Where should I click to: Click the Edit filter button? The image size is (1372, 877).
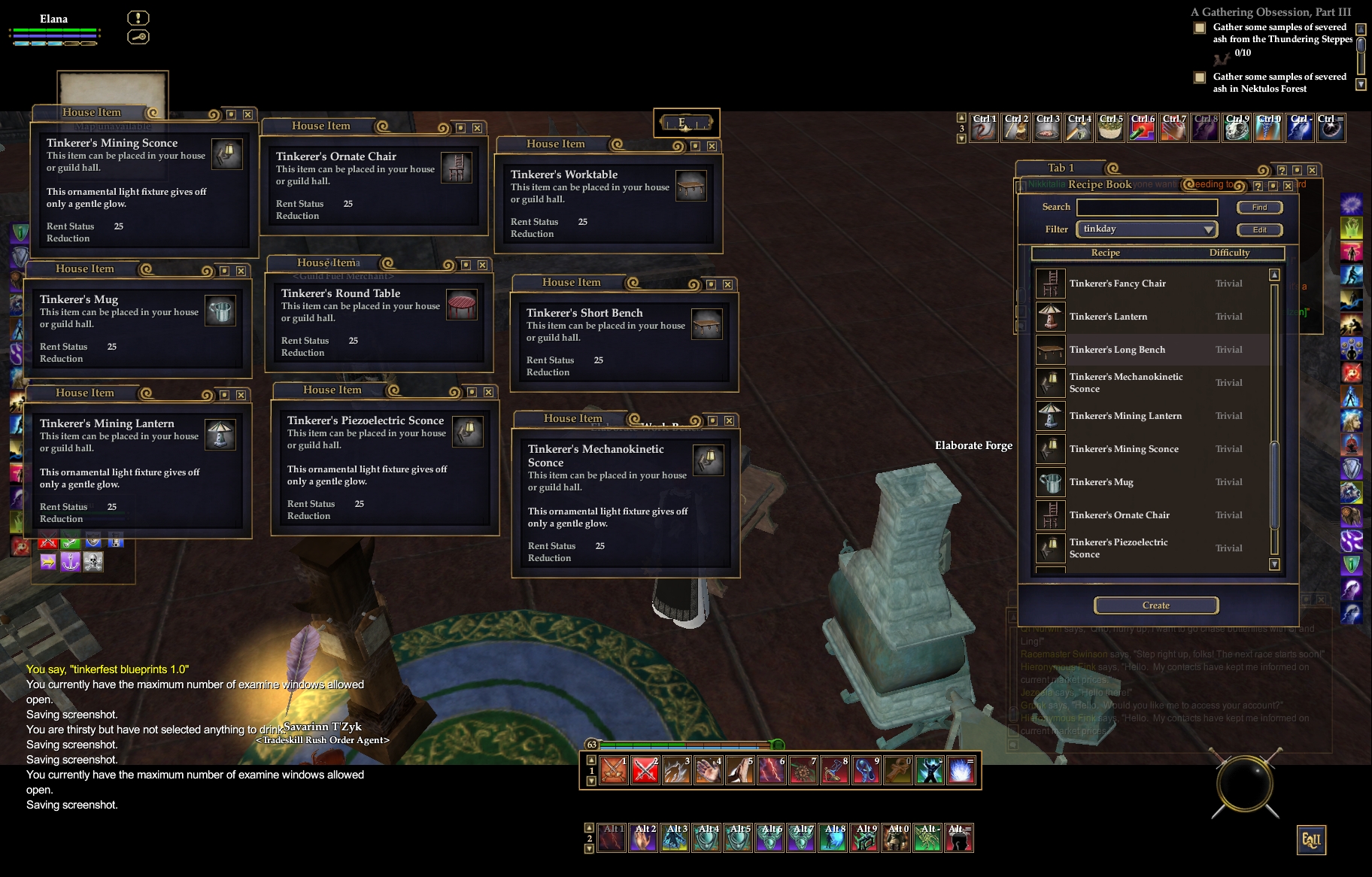1259,230
